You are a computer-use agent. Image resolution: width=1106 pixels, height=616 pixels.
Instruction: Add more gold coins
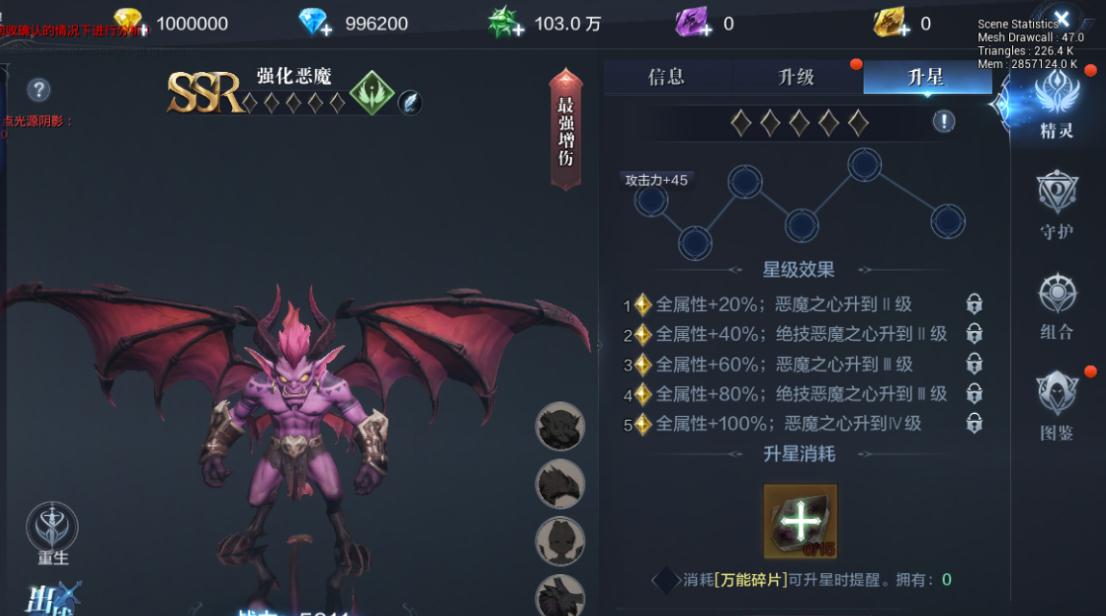click(x=130, y=23)
